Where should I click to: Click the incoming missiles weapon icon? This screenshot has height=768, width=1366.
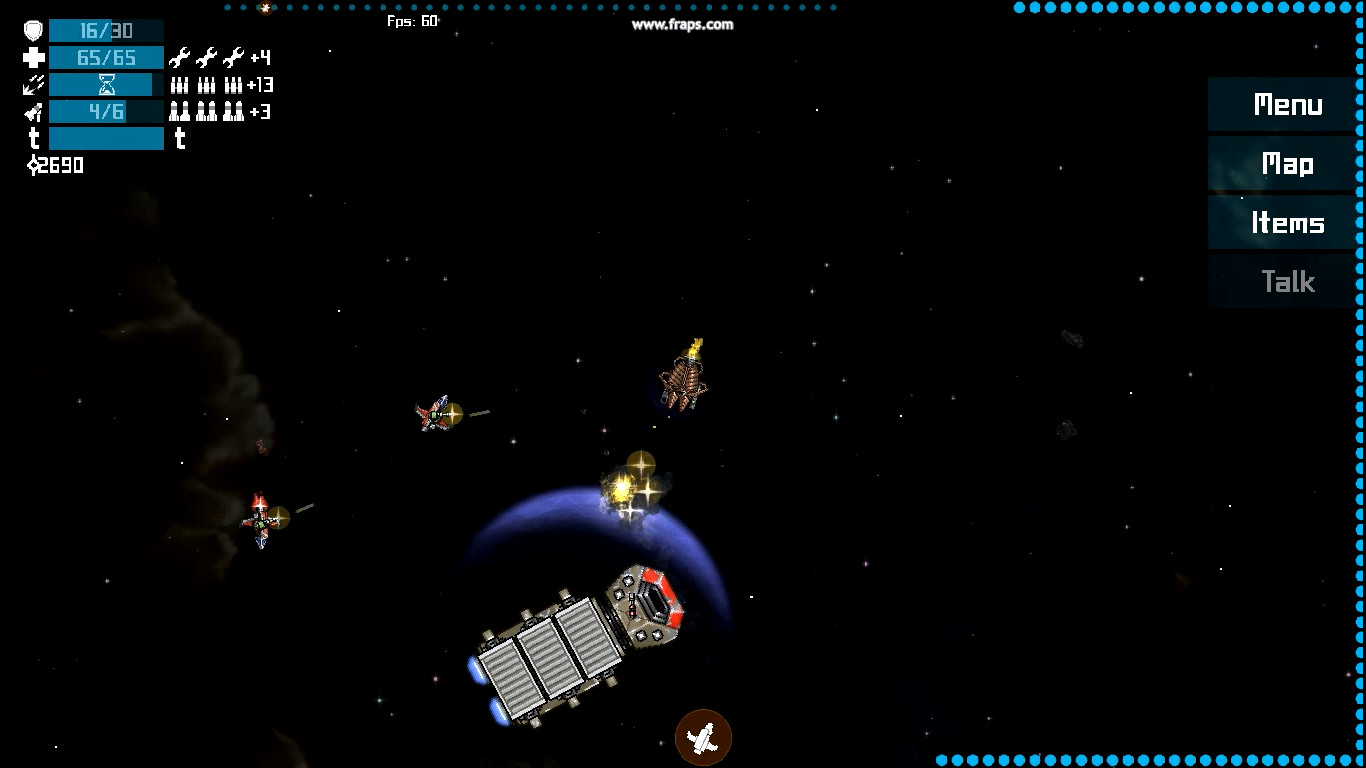click(33, 84)
